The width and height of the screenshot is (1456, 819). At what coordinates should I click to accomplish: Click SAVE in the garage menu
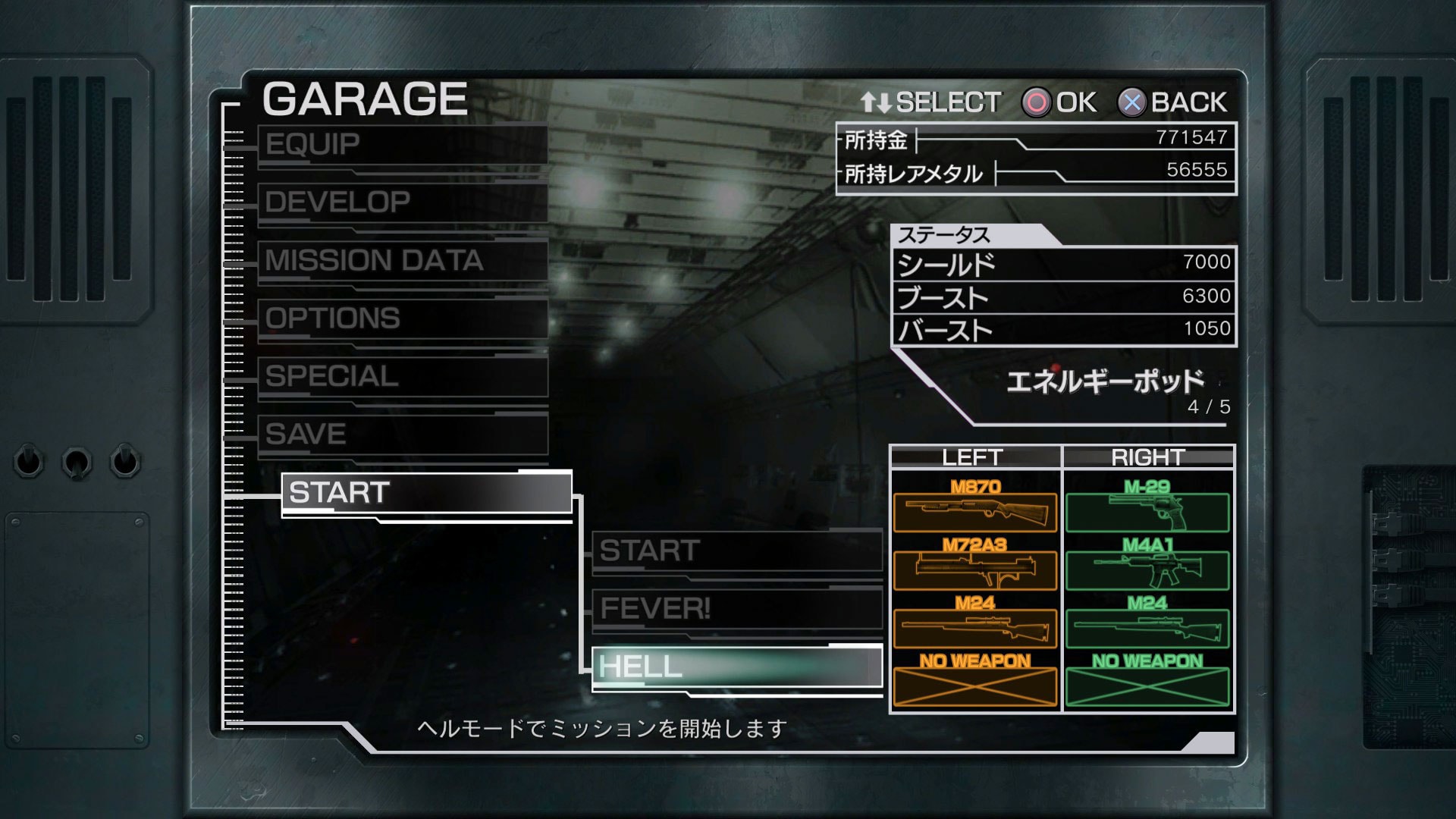(x=402, y=434)
